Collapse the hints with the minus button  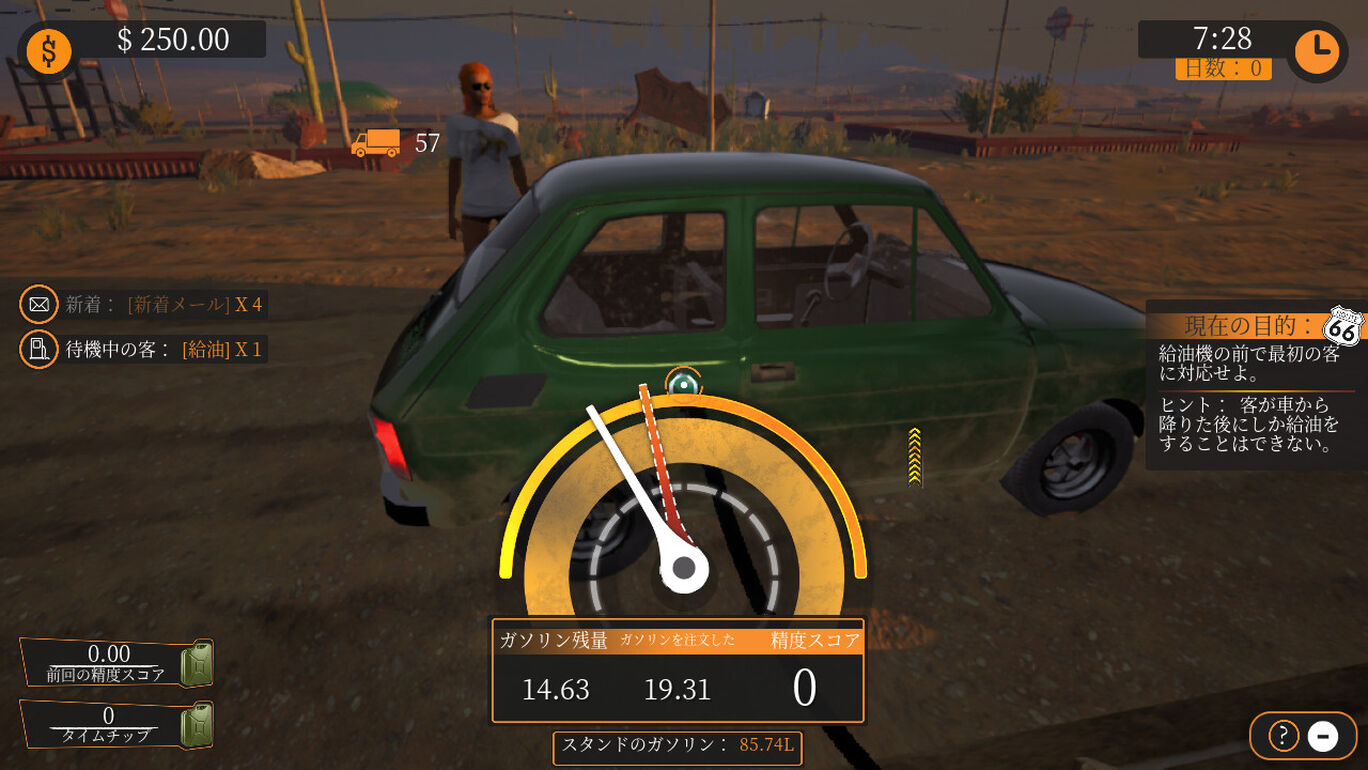1322,736
